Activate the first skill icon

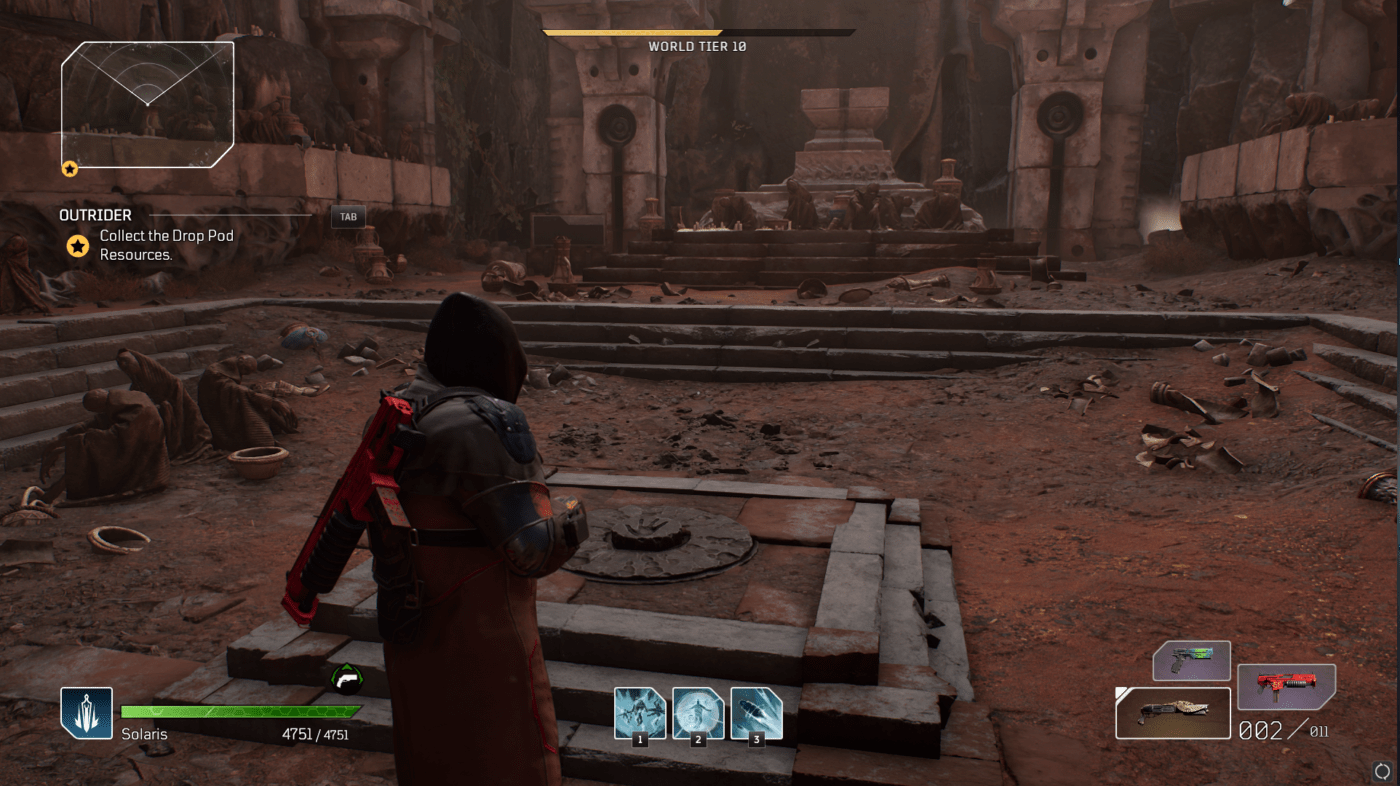[x=640, y=714]
